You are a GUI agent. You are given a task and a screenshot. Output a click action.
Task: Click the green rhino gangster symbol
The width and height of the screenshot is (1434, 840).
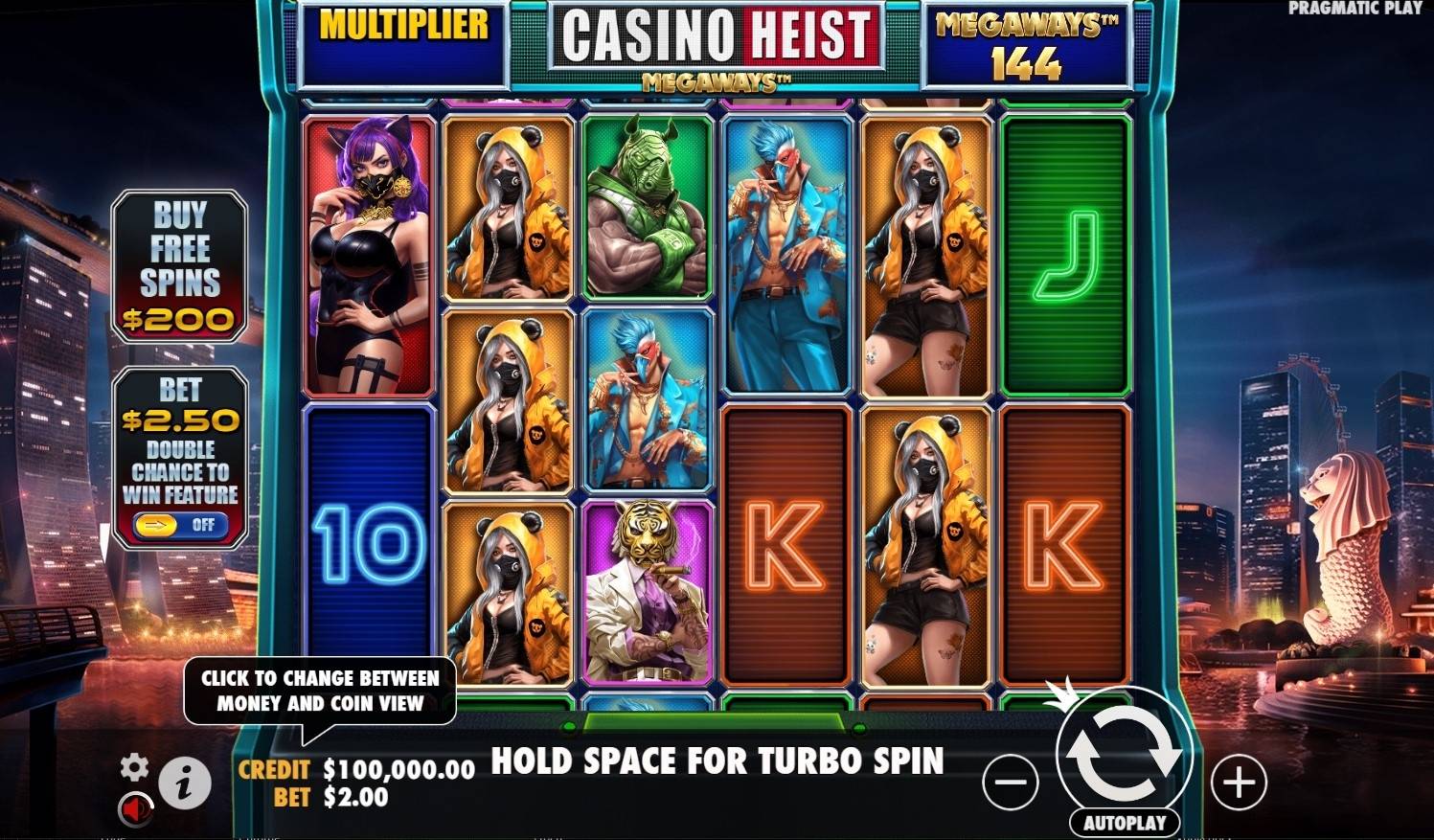649,206
